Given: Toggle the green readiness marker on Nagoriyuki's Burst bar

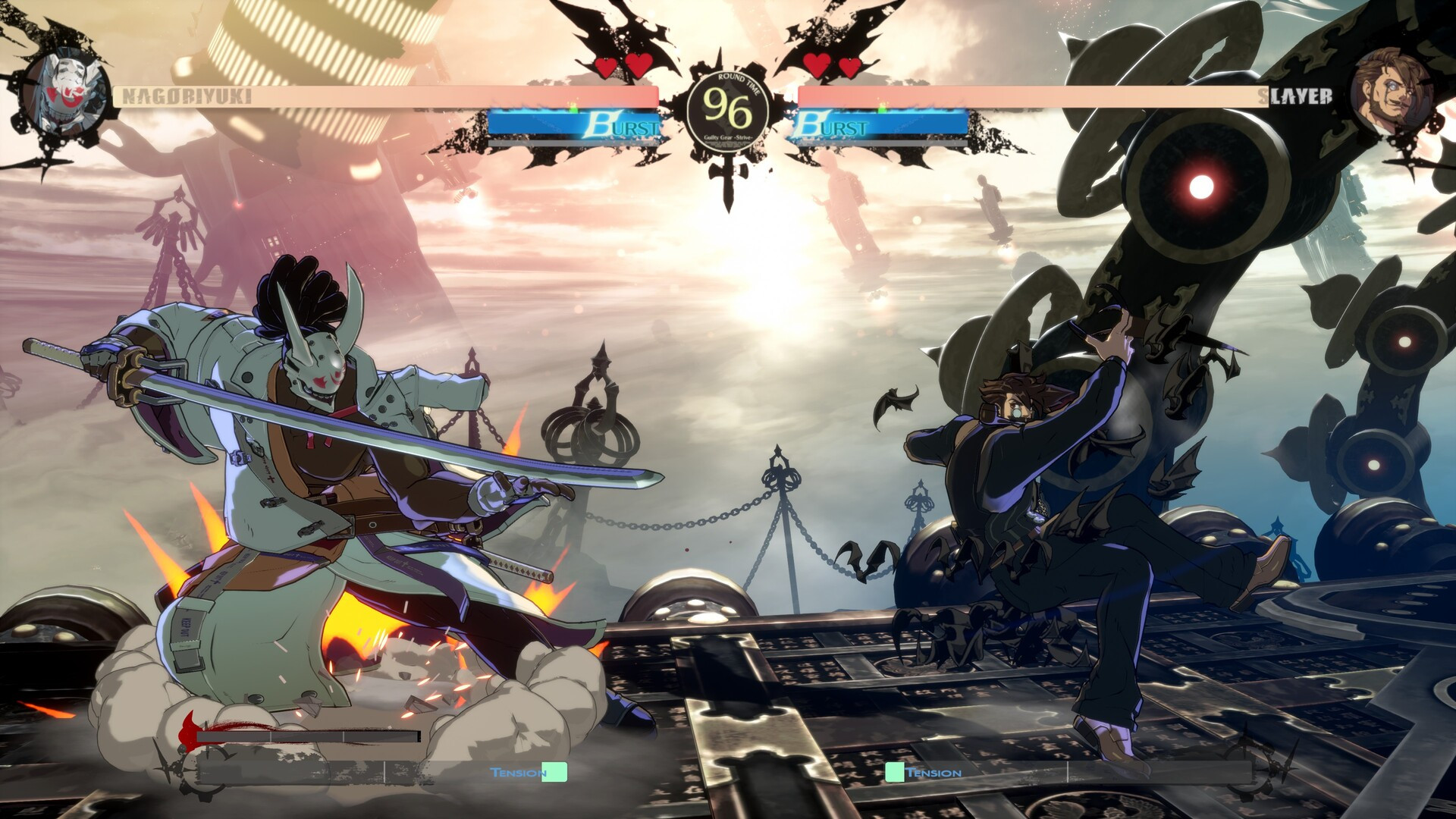Looking at the screenshot, I should [575, 107].
